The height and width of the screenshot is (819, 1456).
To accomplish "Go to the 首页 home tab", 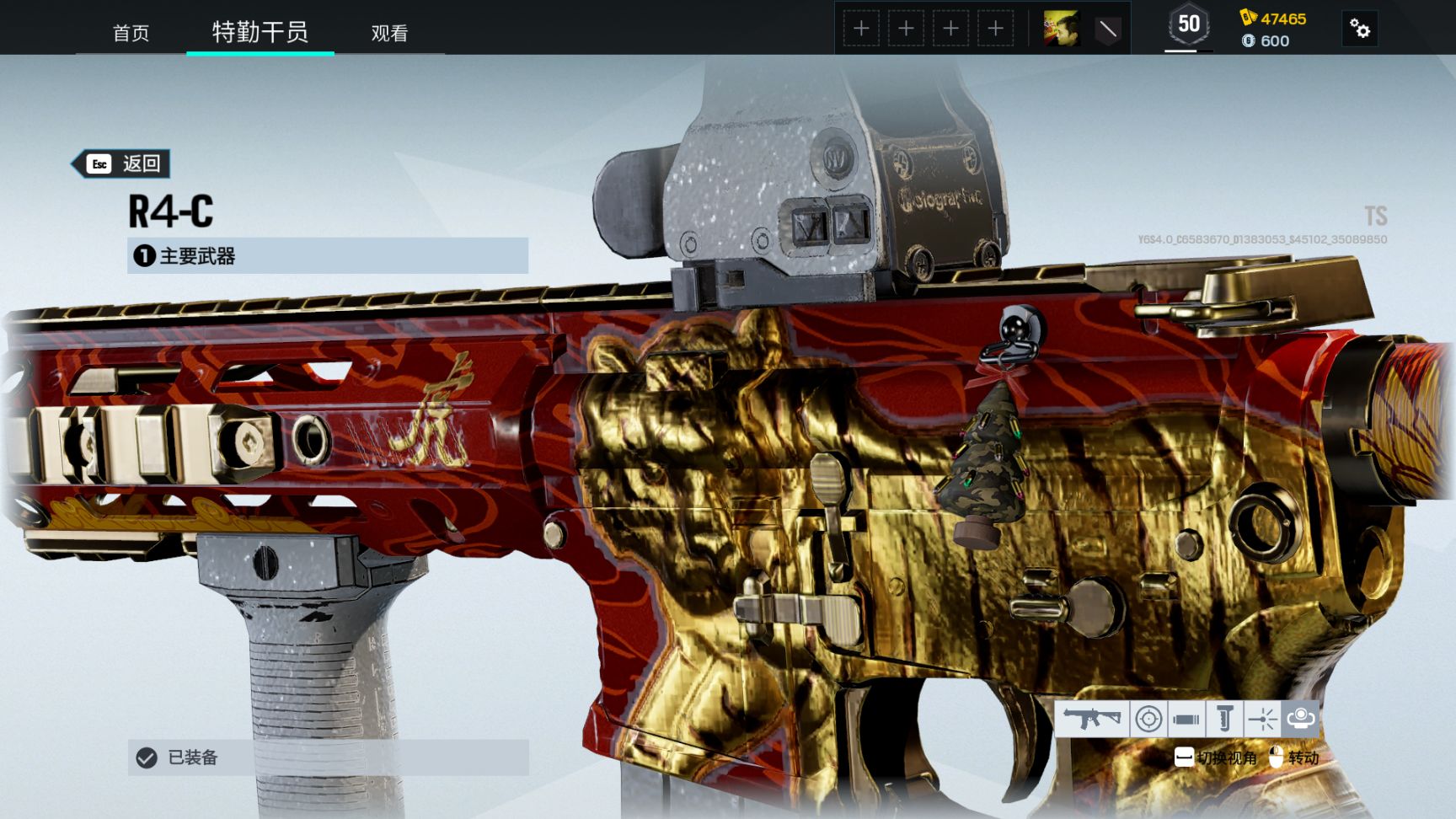I will point(131,33).
